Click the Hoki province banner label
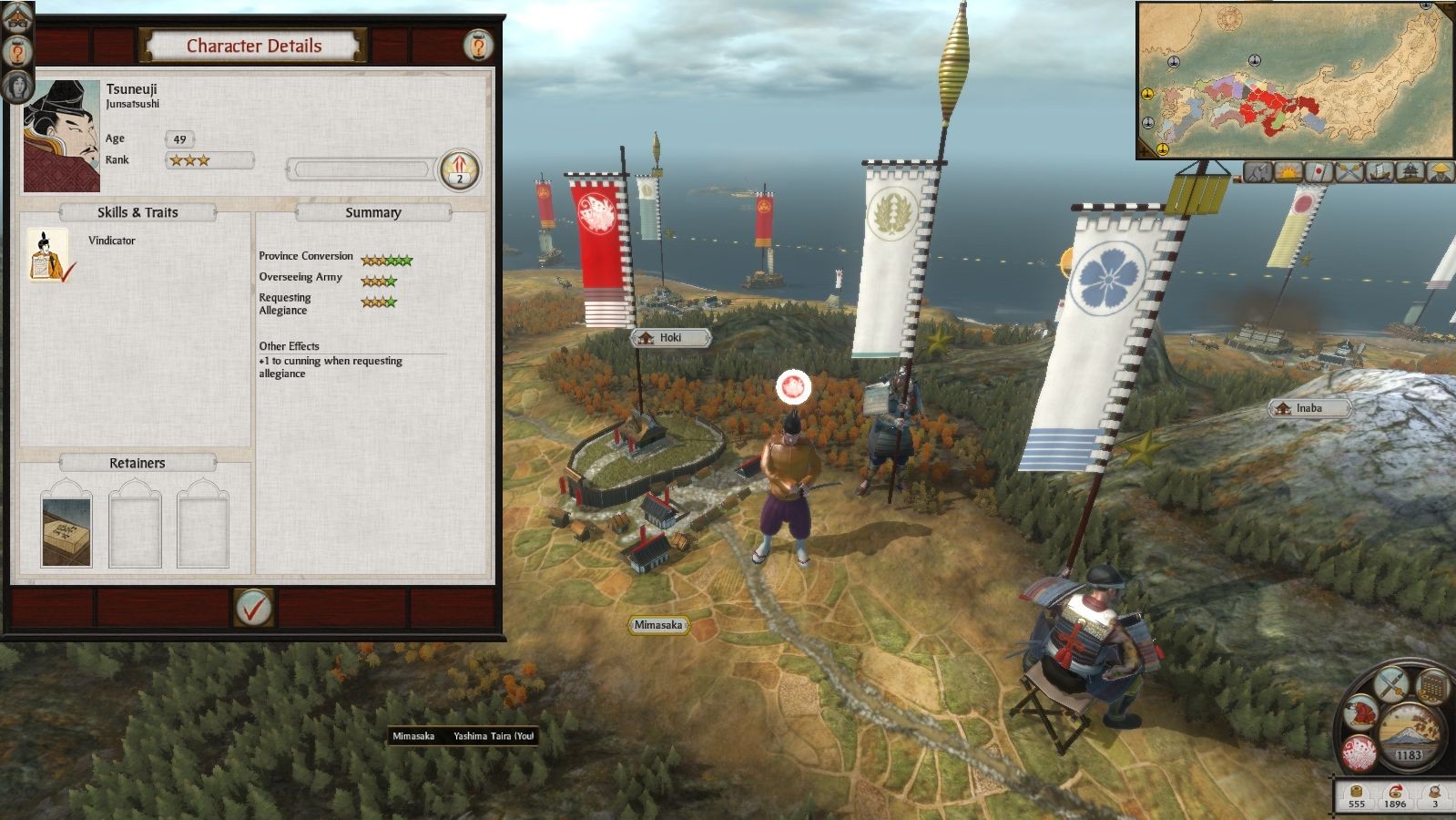Screen dimensions: 1456x820 tap(671, 337)
